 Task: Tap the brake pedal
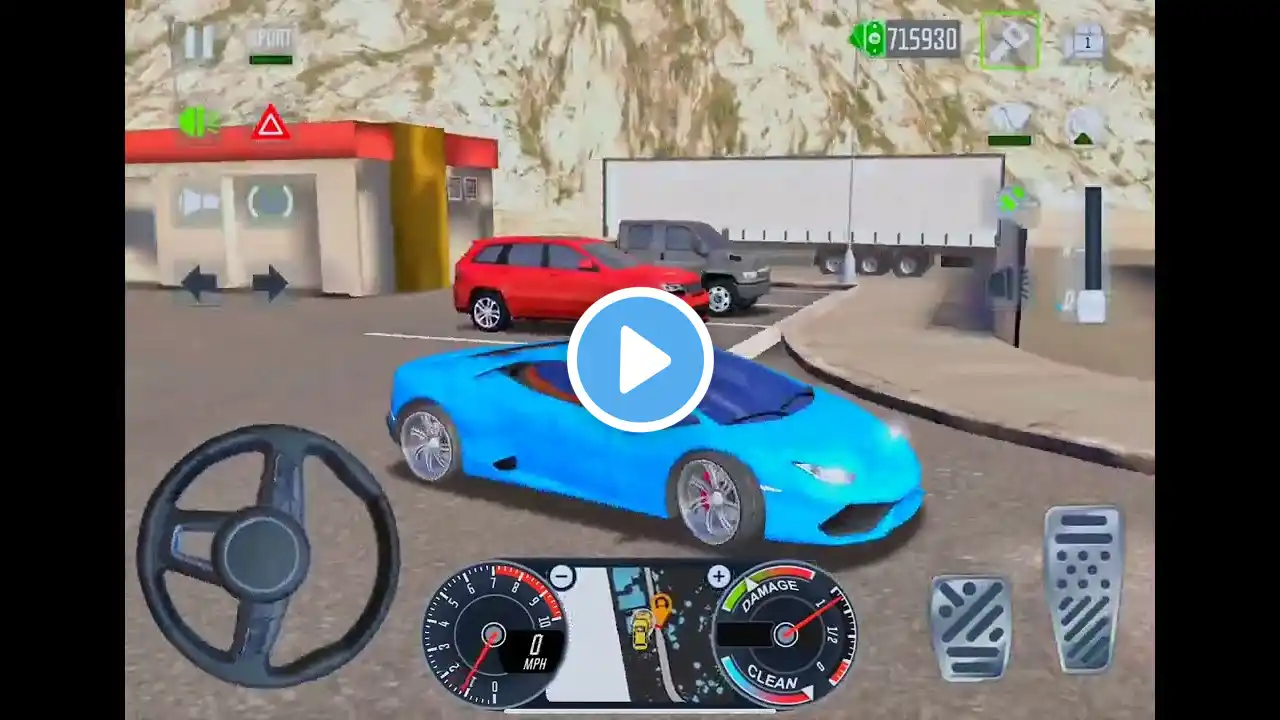tap(969, 627)
